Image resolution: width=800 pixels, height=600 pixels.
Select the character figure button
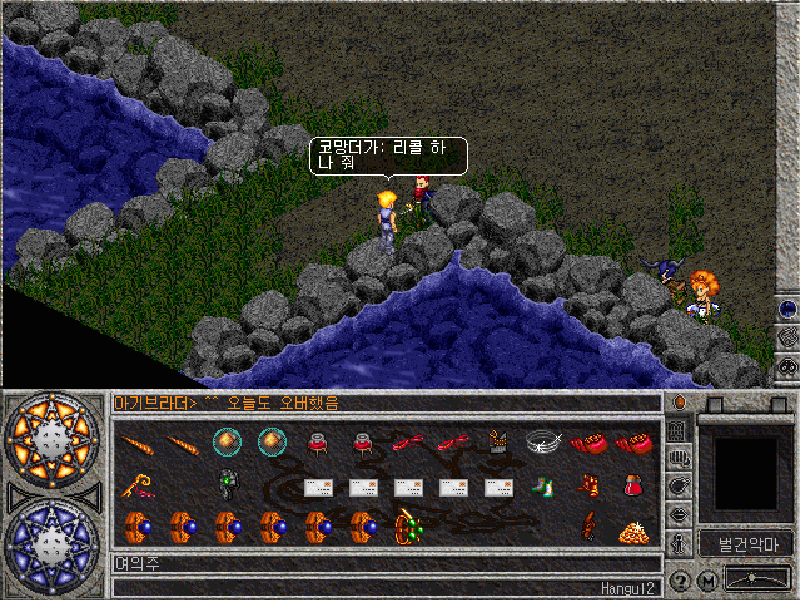click(x=679, y=543)
